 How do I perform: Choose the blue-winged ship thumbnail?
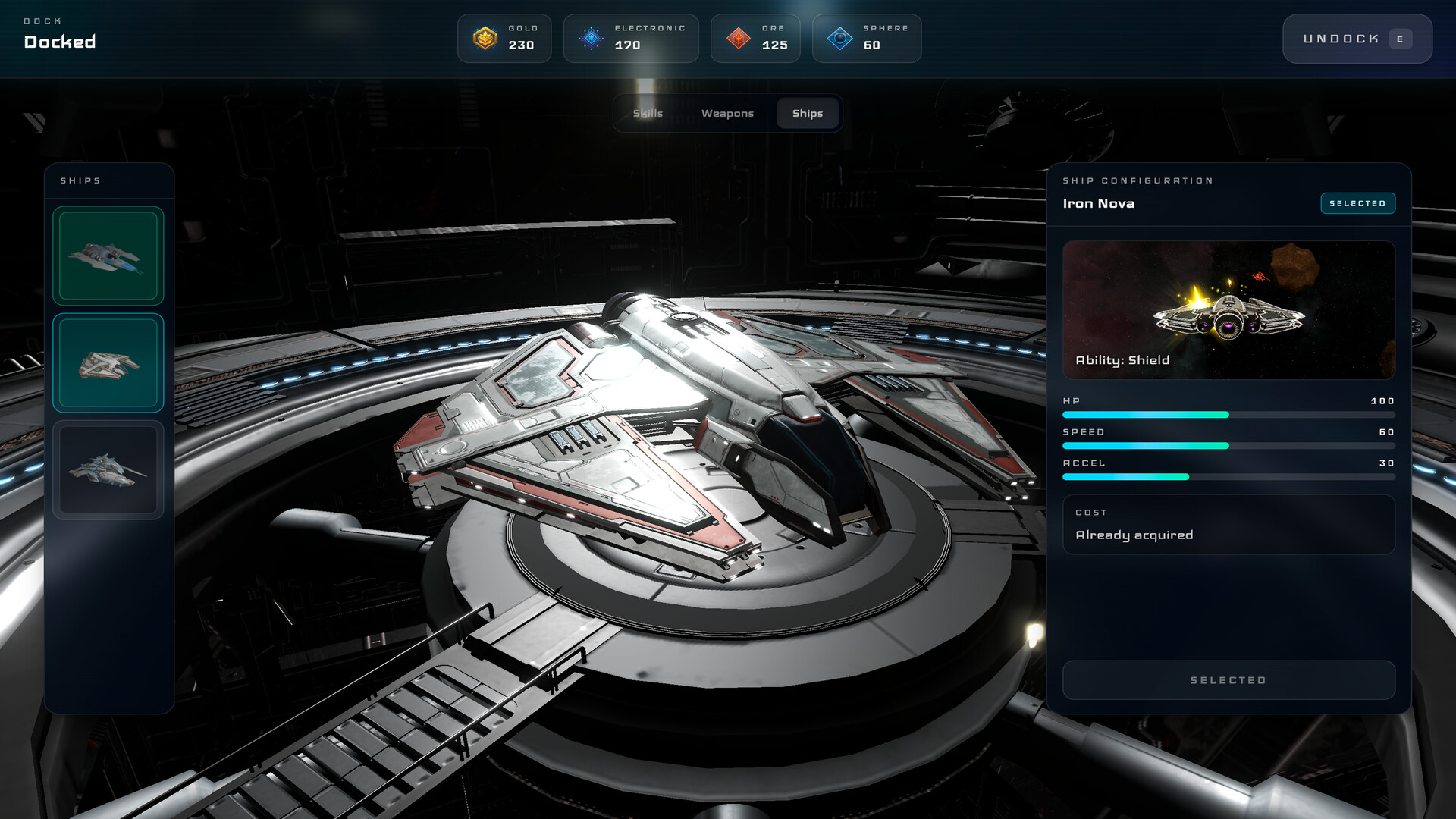[x=108, y=256]
